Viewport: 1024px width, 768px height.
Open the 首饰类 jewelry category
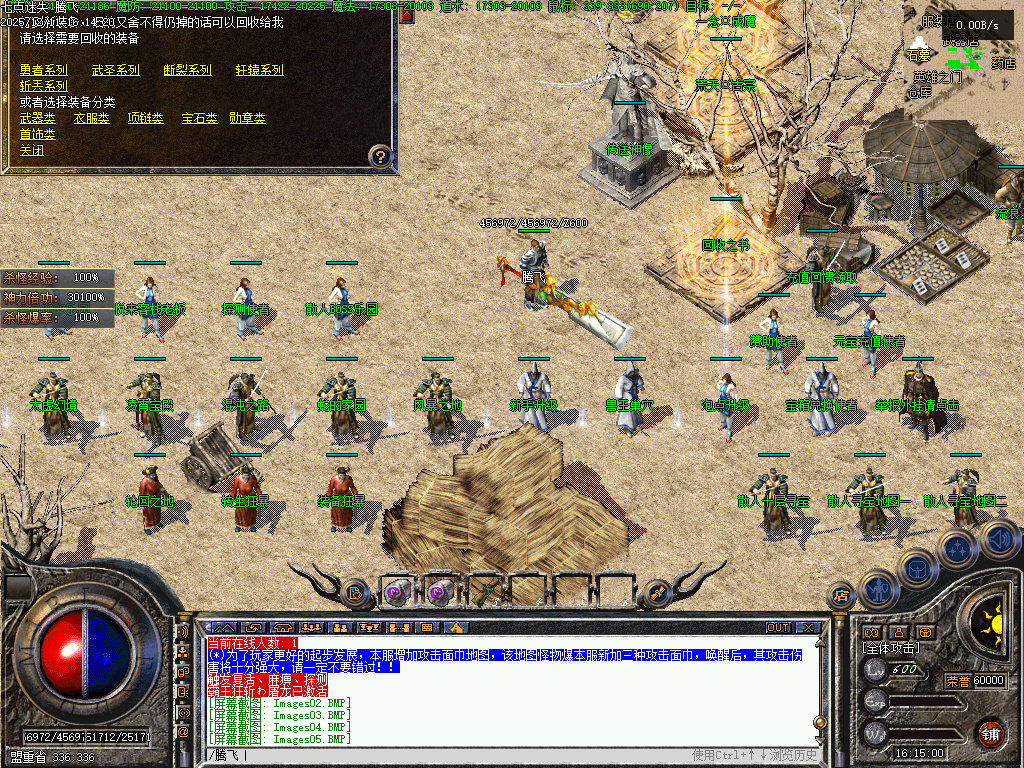click(38, 134)
